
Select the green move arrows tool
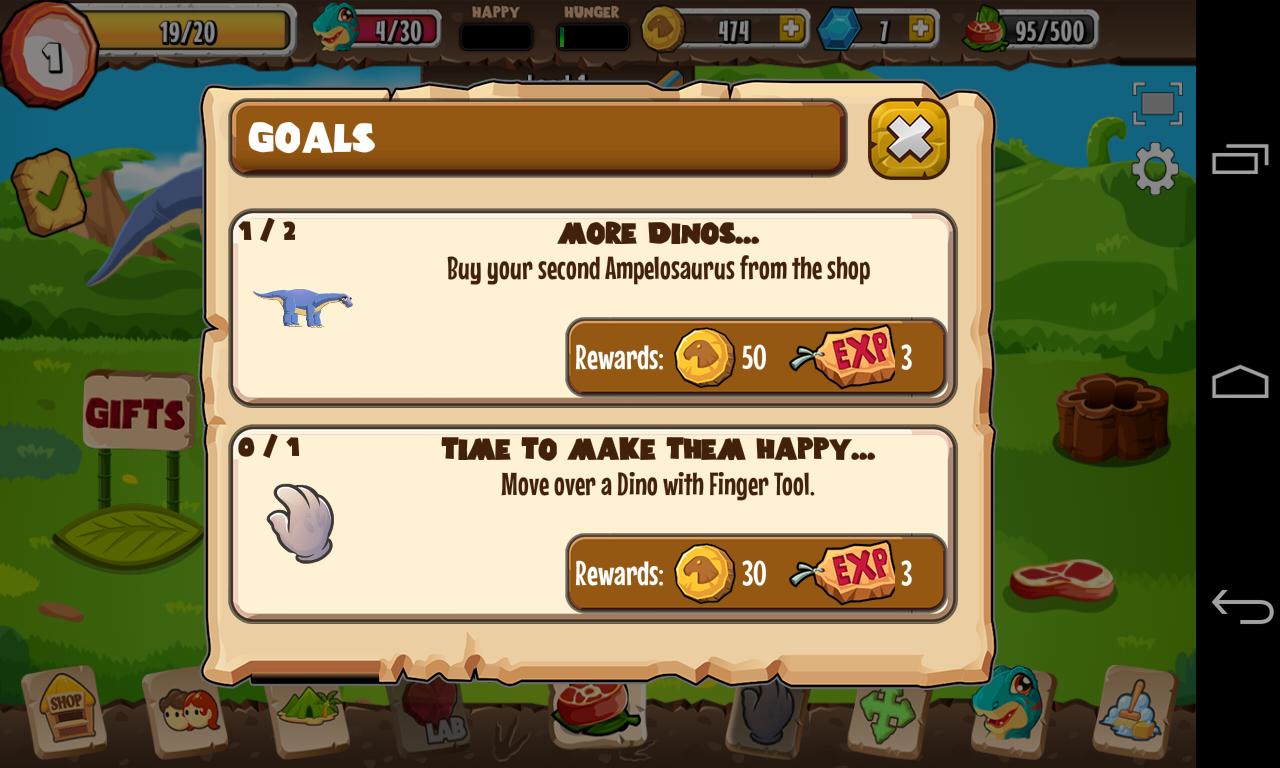888,714
